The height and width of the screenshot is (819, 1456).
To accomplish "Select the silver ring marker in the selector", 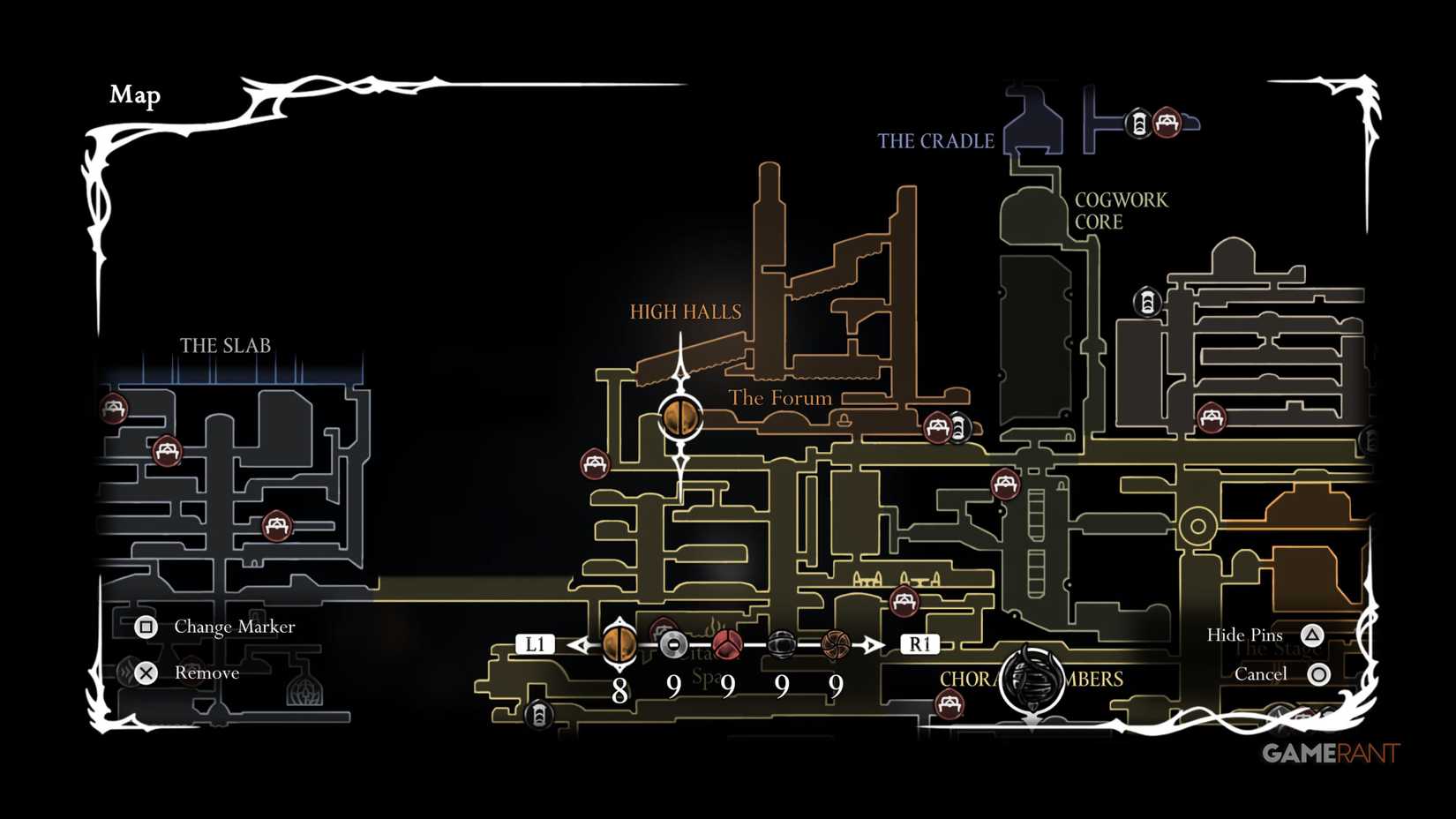I will pyautogui.click(x=673, y=645).
